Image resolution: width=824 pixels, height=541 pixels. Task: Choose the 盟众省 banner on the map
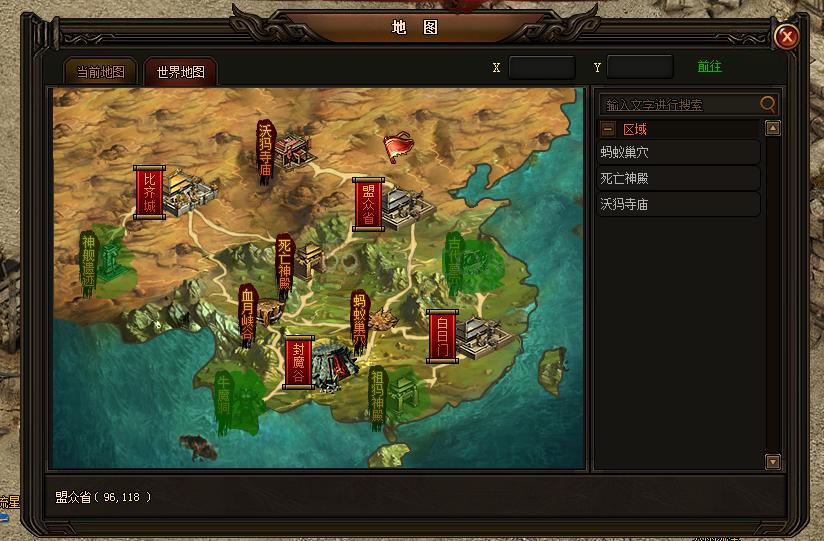(x=368, y=205)
